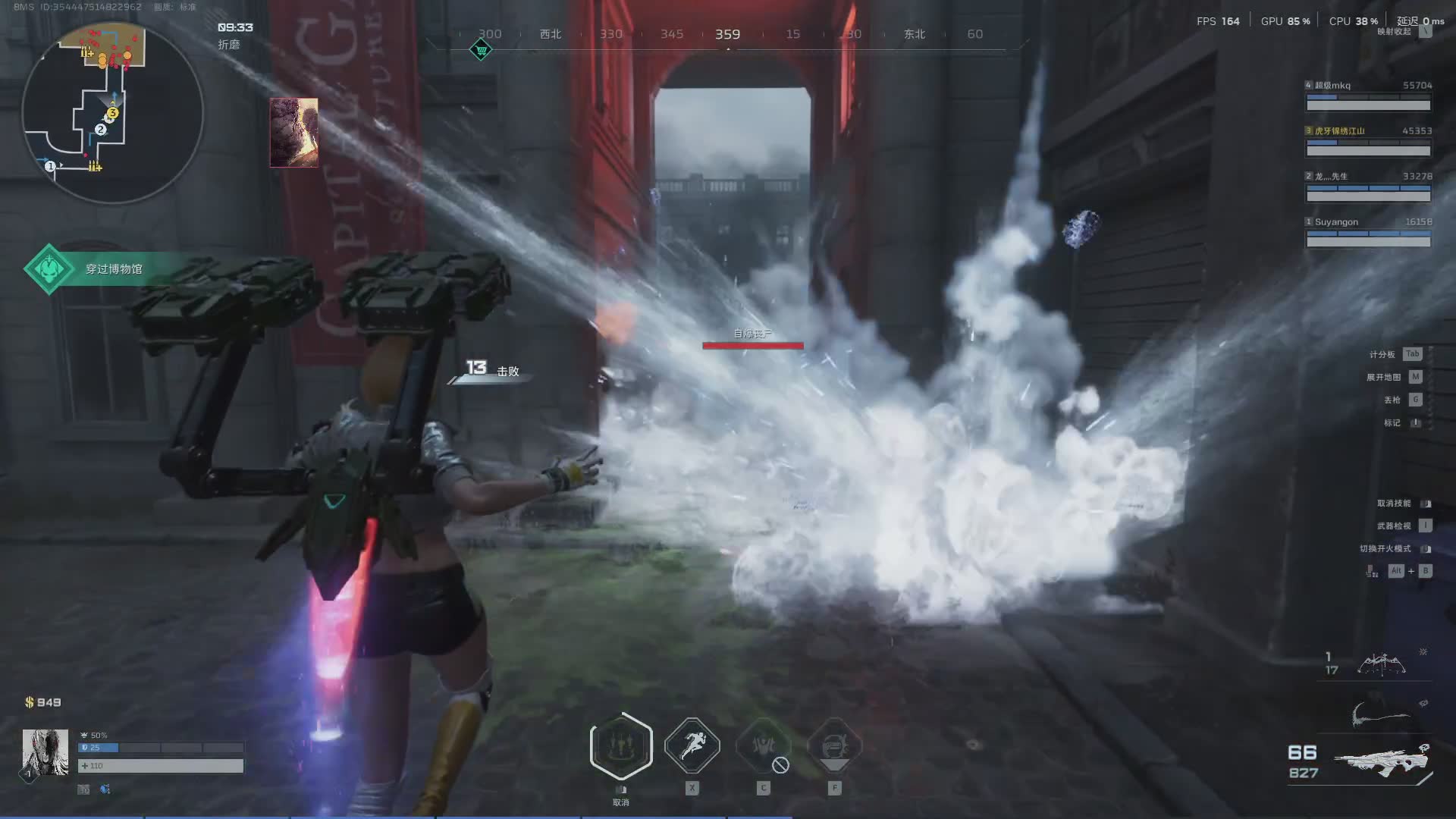Select teammate Suyangon's status row

tap(1368, 232)
